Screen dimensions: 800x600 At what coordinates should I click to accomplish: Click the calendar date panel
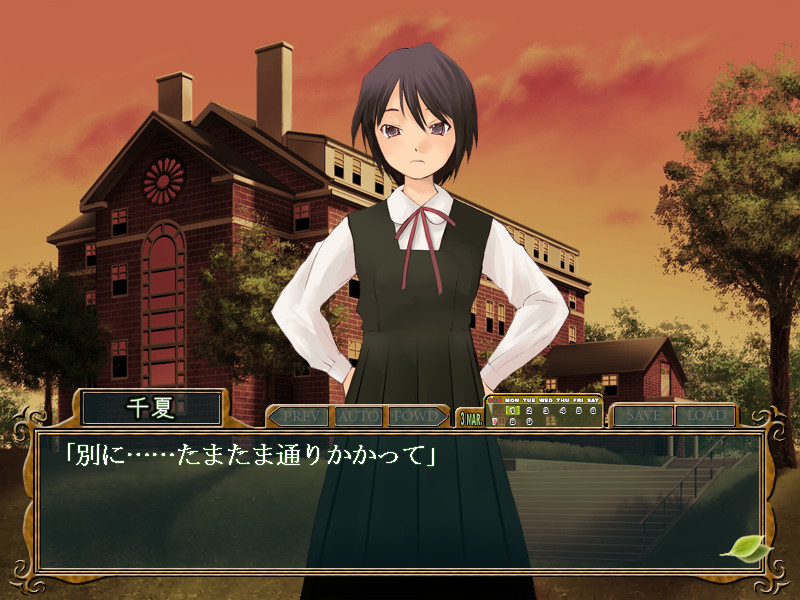(x=543, y=412)
